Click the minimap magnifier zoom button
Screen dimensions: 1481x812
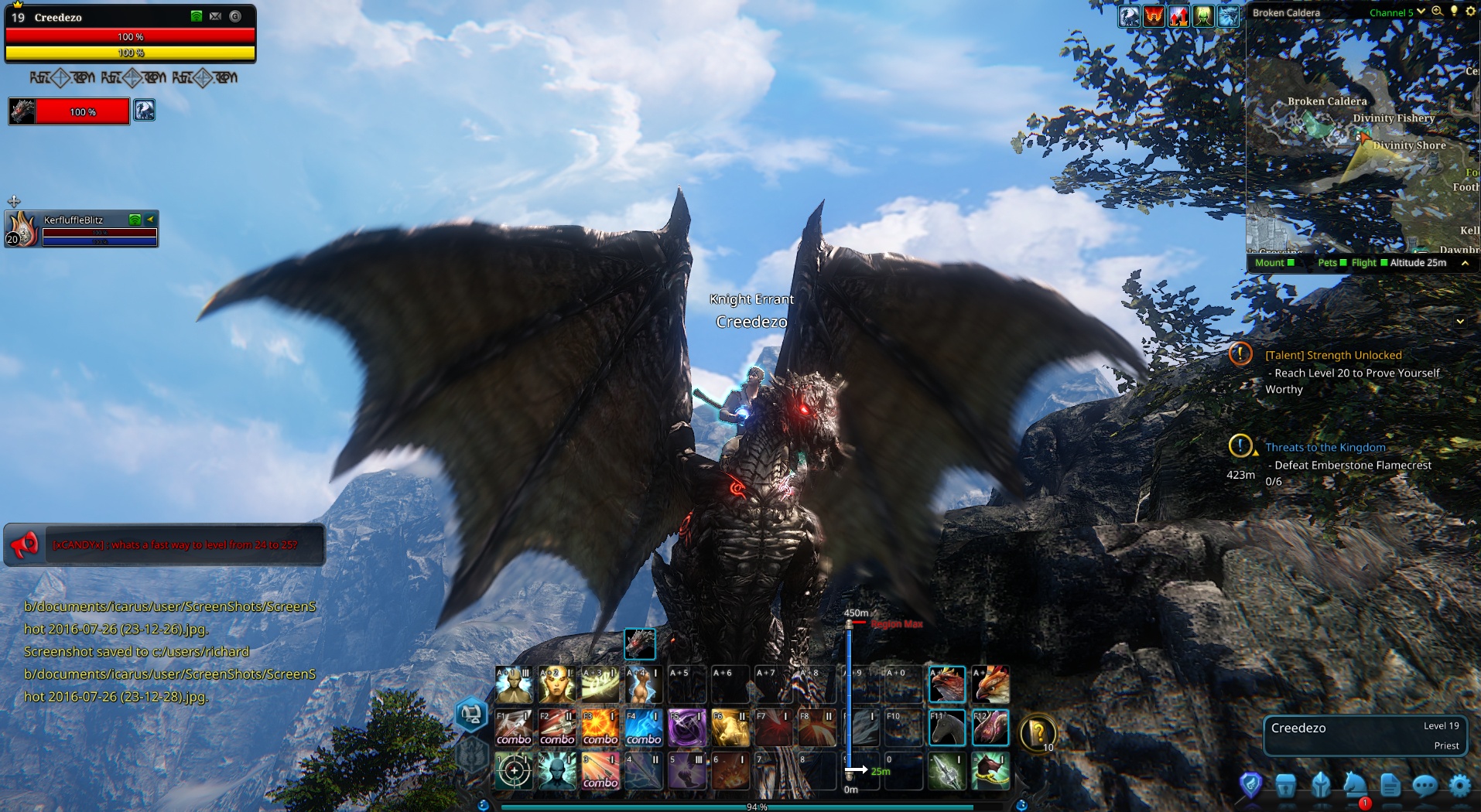pyautogui.click(x=1437, y=12)
